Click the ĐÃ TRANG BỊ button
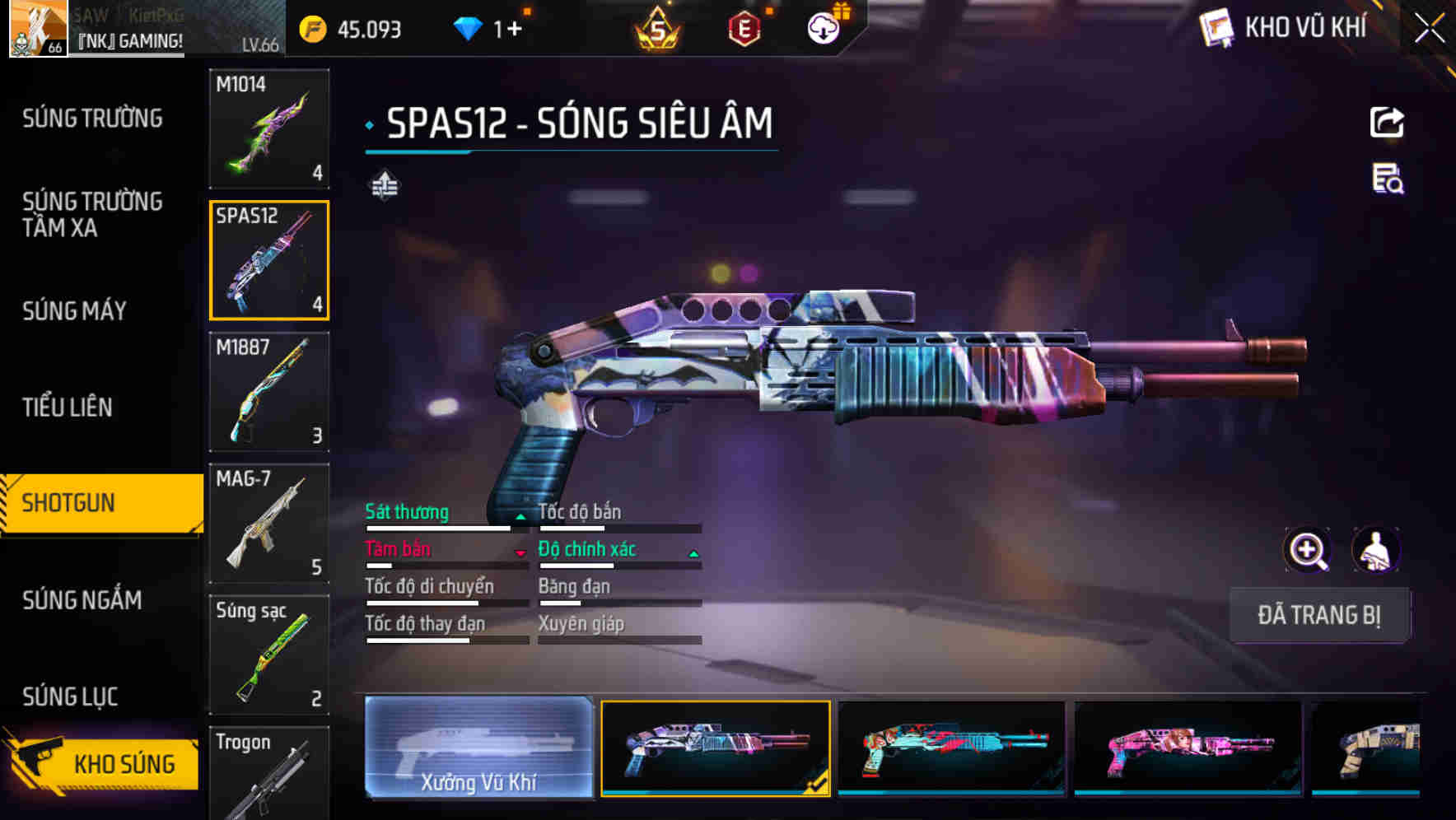 tap(1319, 615)
